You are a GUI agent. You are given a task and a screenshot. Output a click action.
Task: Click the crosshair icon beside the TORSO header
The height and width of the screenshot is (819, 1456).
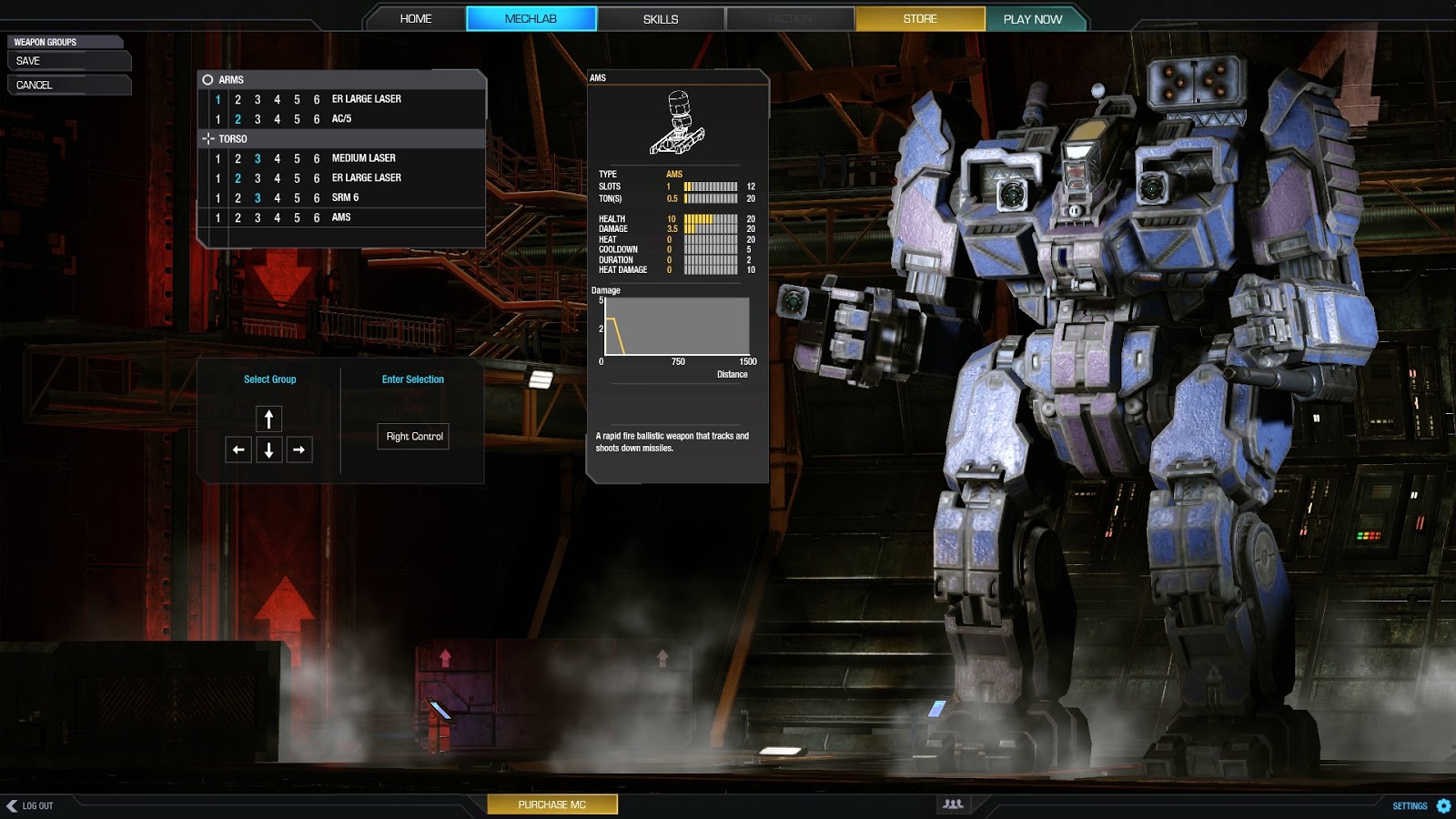(207, 139)
